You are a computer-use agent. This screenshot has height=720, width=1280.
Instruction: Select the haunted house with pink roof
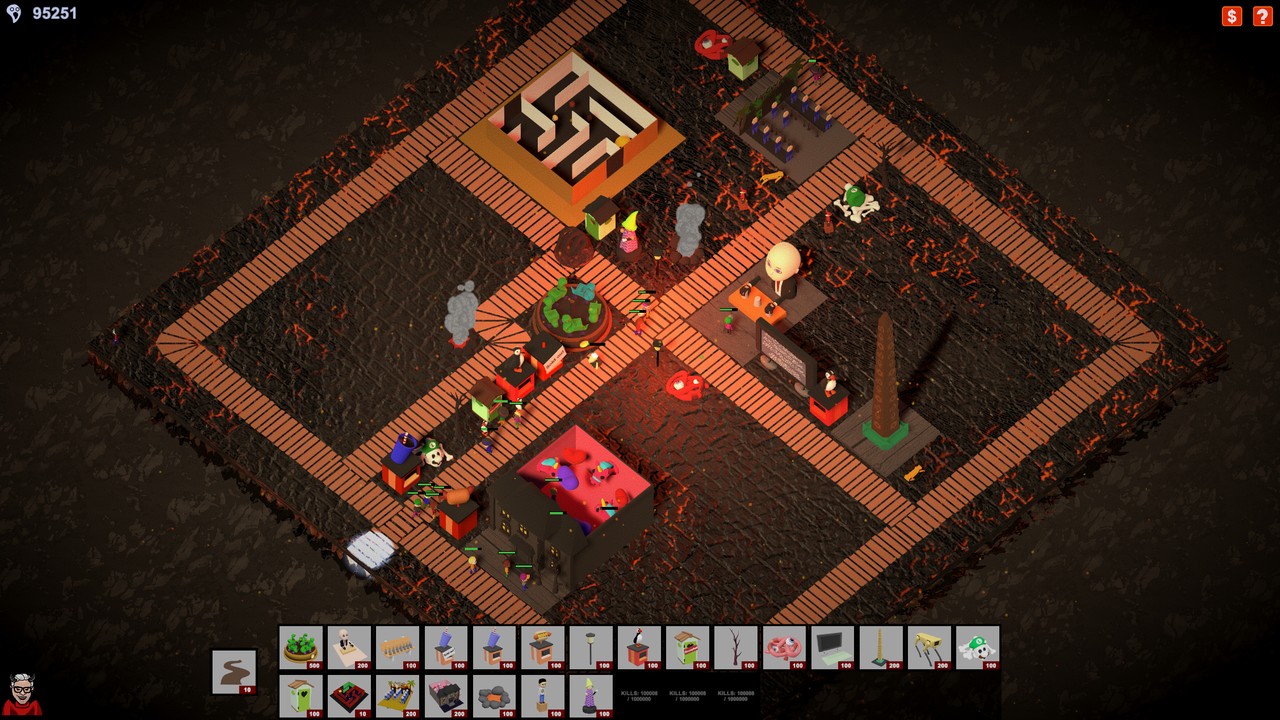(x=446, y=695)
